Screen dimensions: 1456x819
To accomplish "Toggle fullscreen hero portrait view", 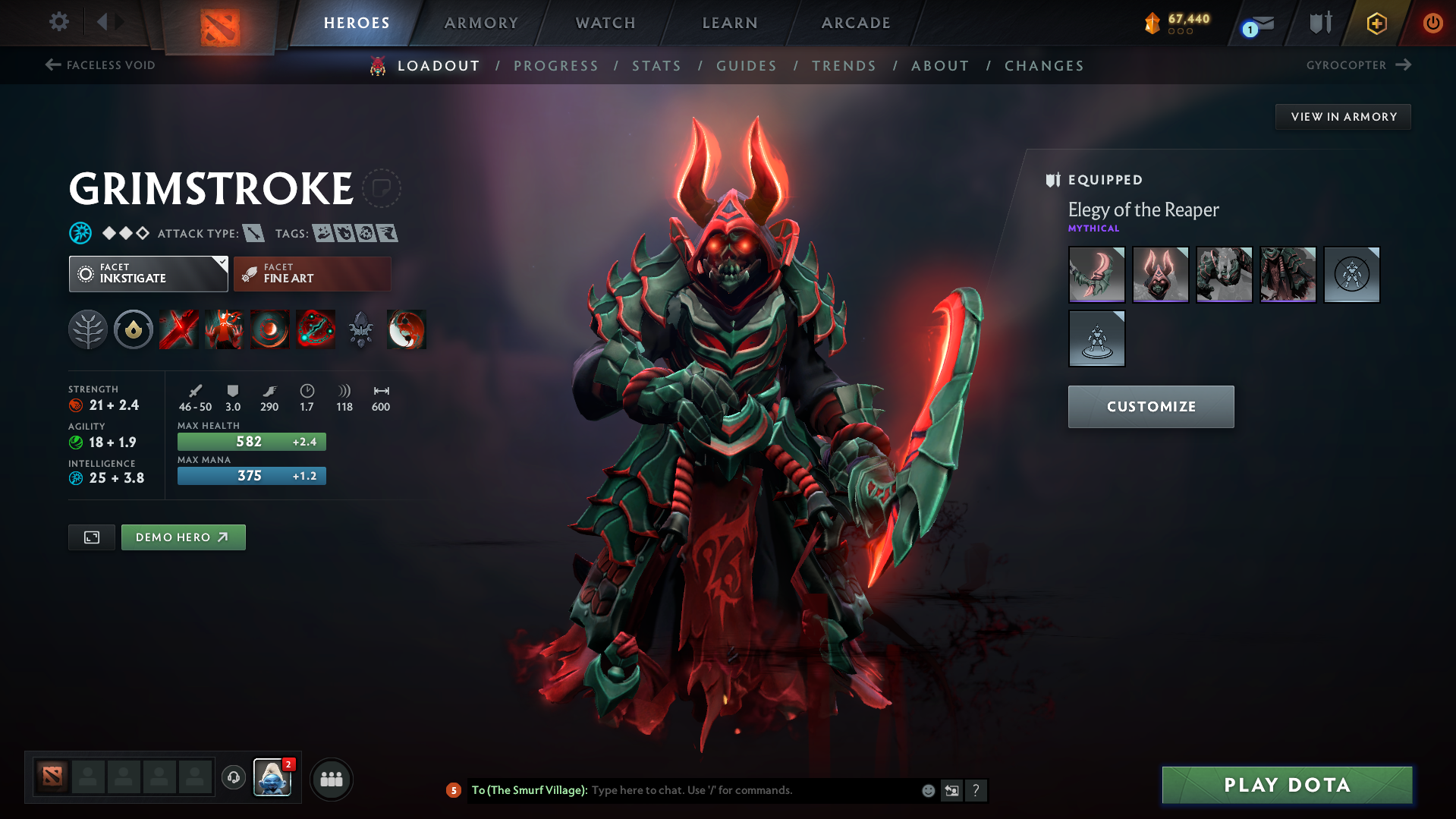I will 91,537.
